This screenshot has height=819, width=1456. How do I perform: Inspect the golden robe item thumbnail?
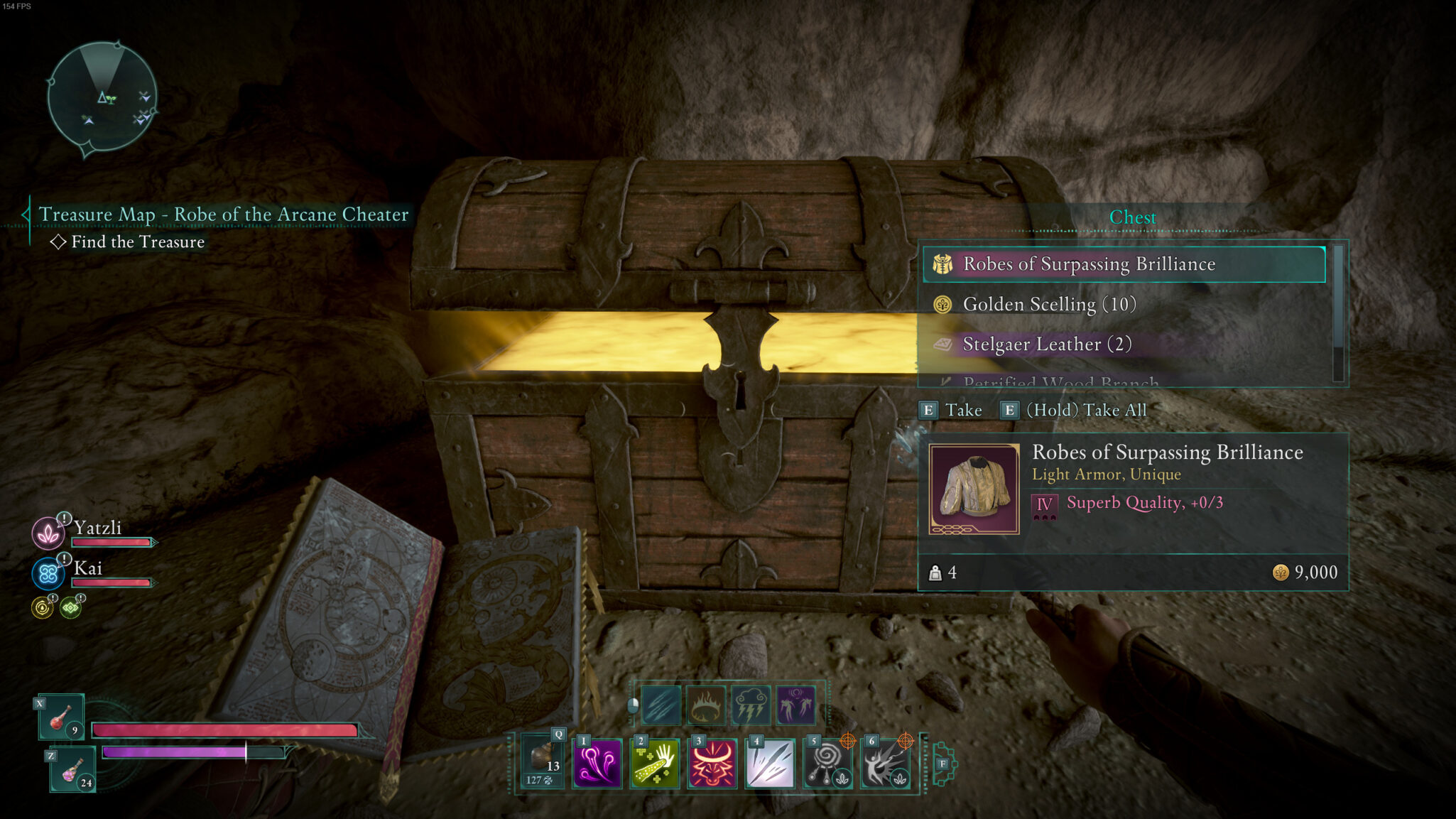tap(974, 489)
